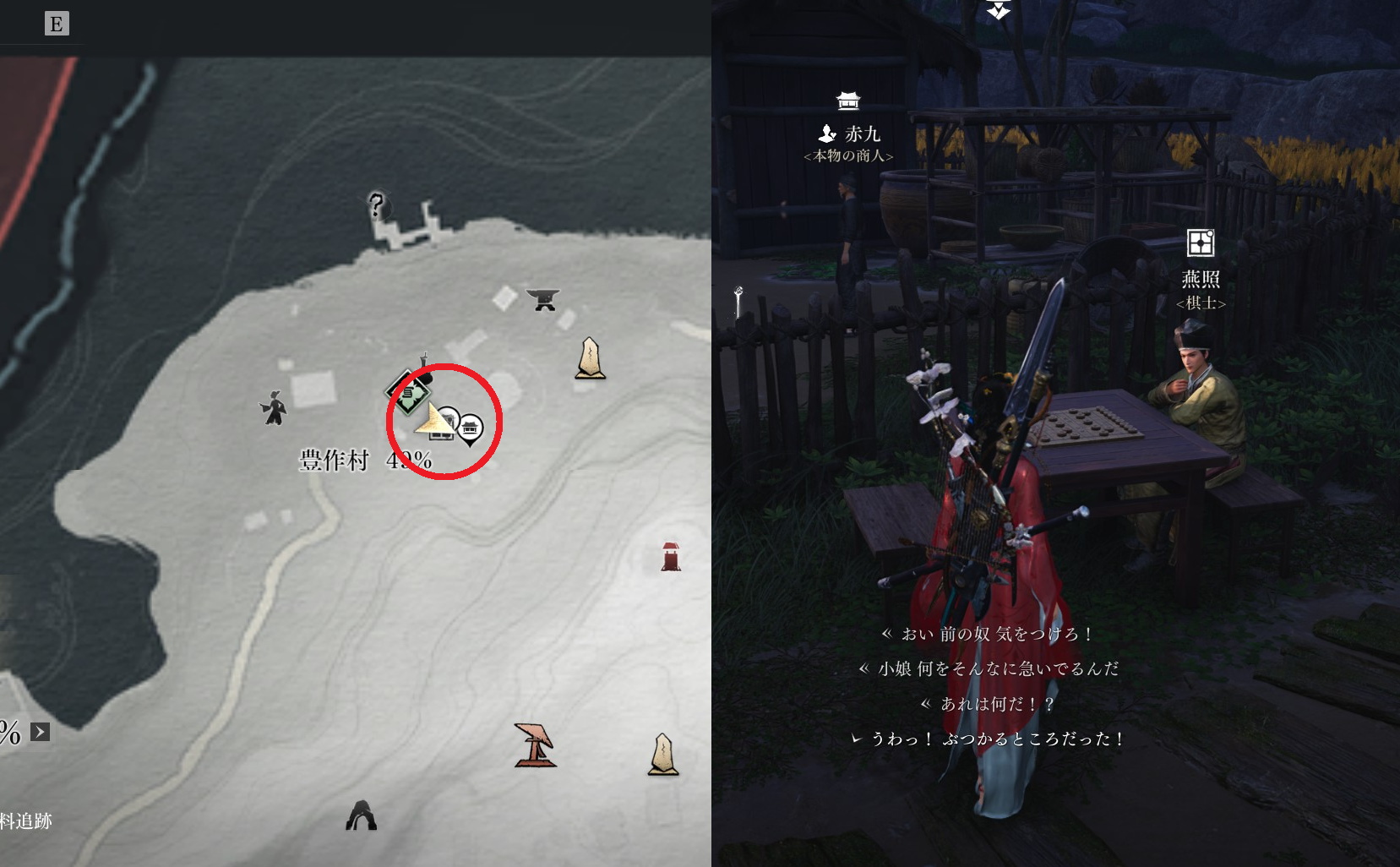This screenshot has height=867, width=1400.
Task: Select the stone tablet marker near the anvil
Action: coord(590,358)
